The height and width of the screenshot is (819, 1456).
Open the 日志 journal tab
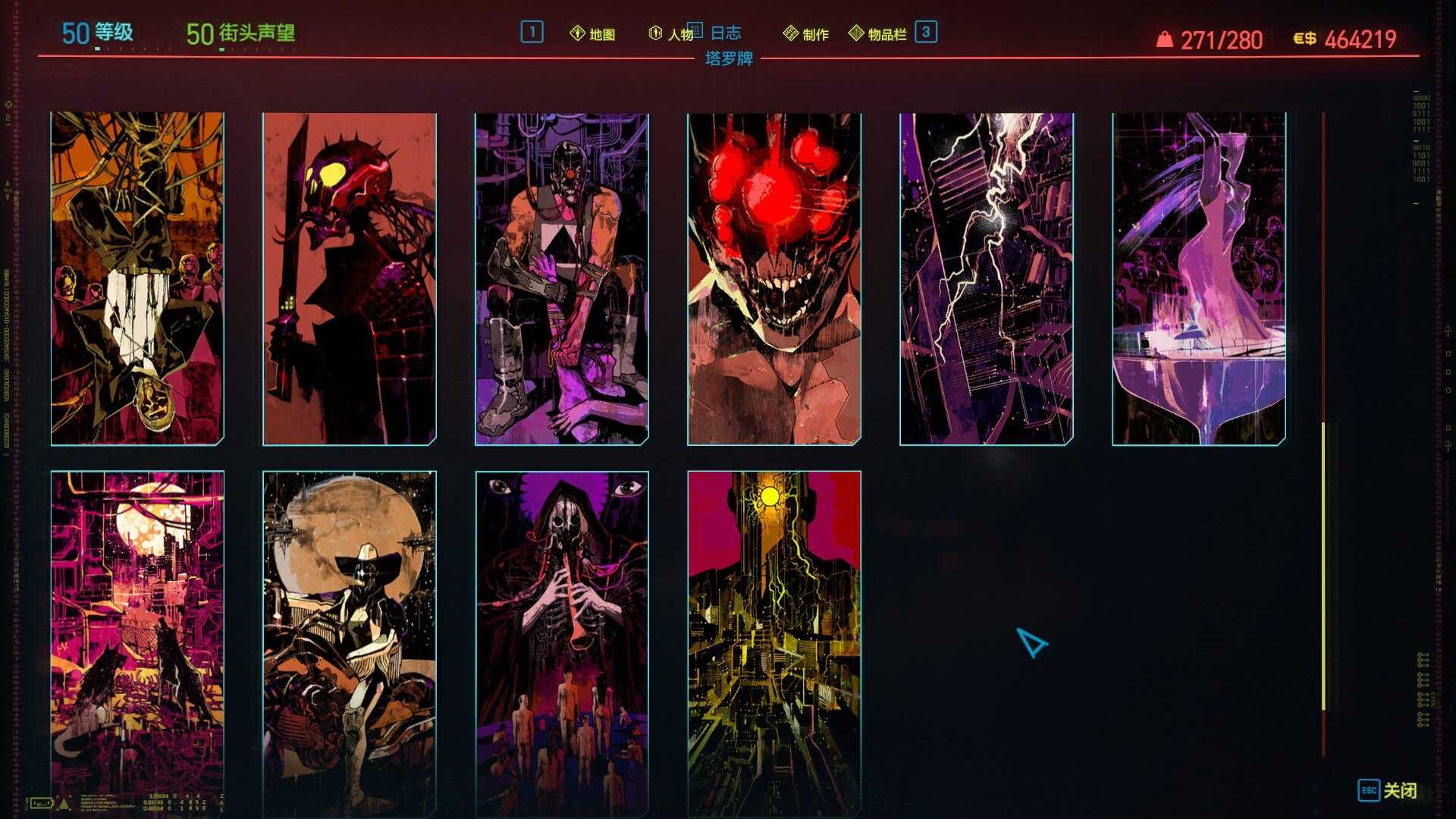(724, 33)
